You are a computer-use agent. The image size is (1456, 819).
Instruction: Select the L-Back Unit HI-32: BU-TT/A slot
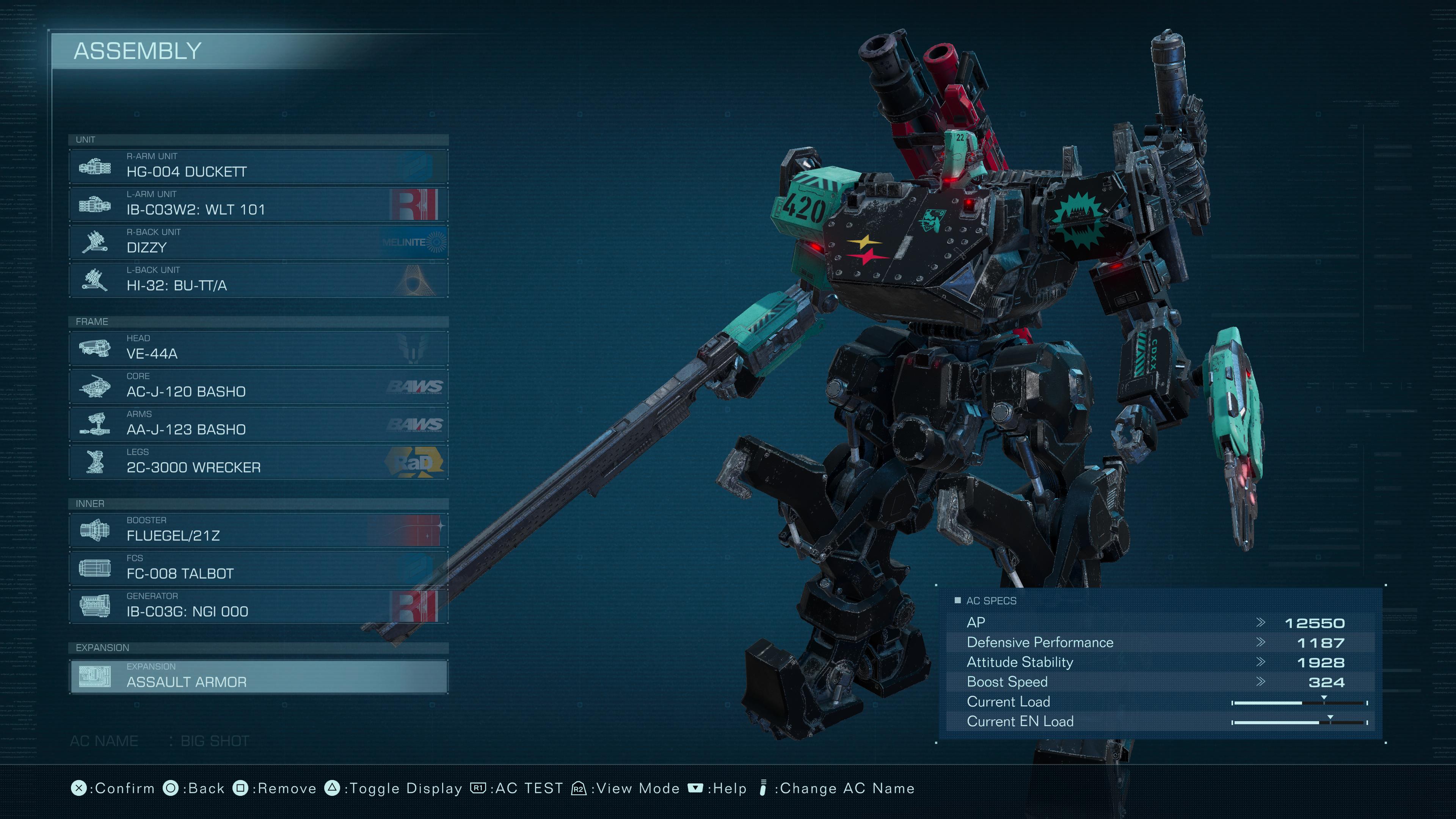[x=258, y=280]
